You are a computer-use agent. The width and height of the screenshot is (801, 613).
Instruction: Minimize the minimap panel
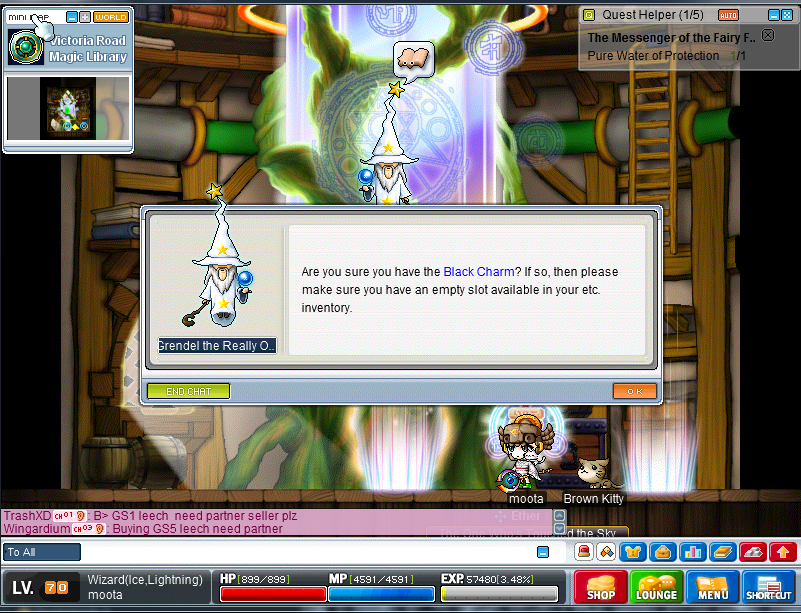(x=72, y=17)
